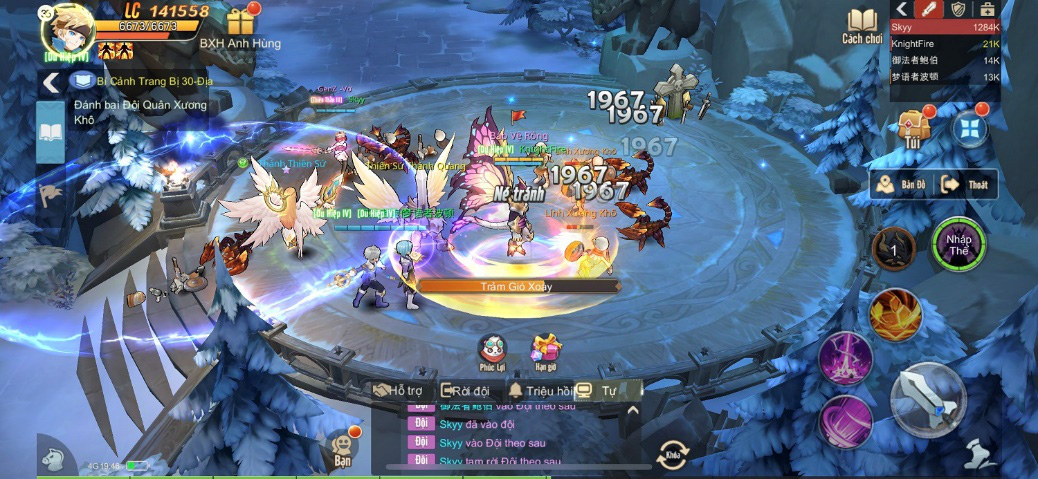Open the Phúc Lợi panda icon
Image resolution: width=1038 pixels, height=479 pixels.
pyautogui.click(x=493, y=350)
